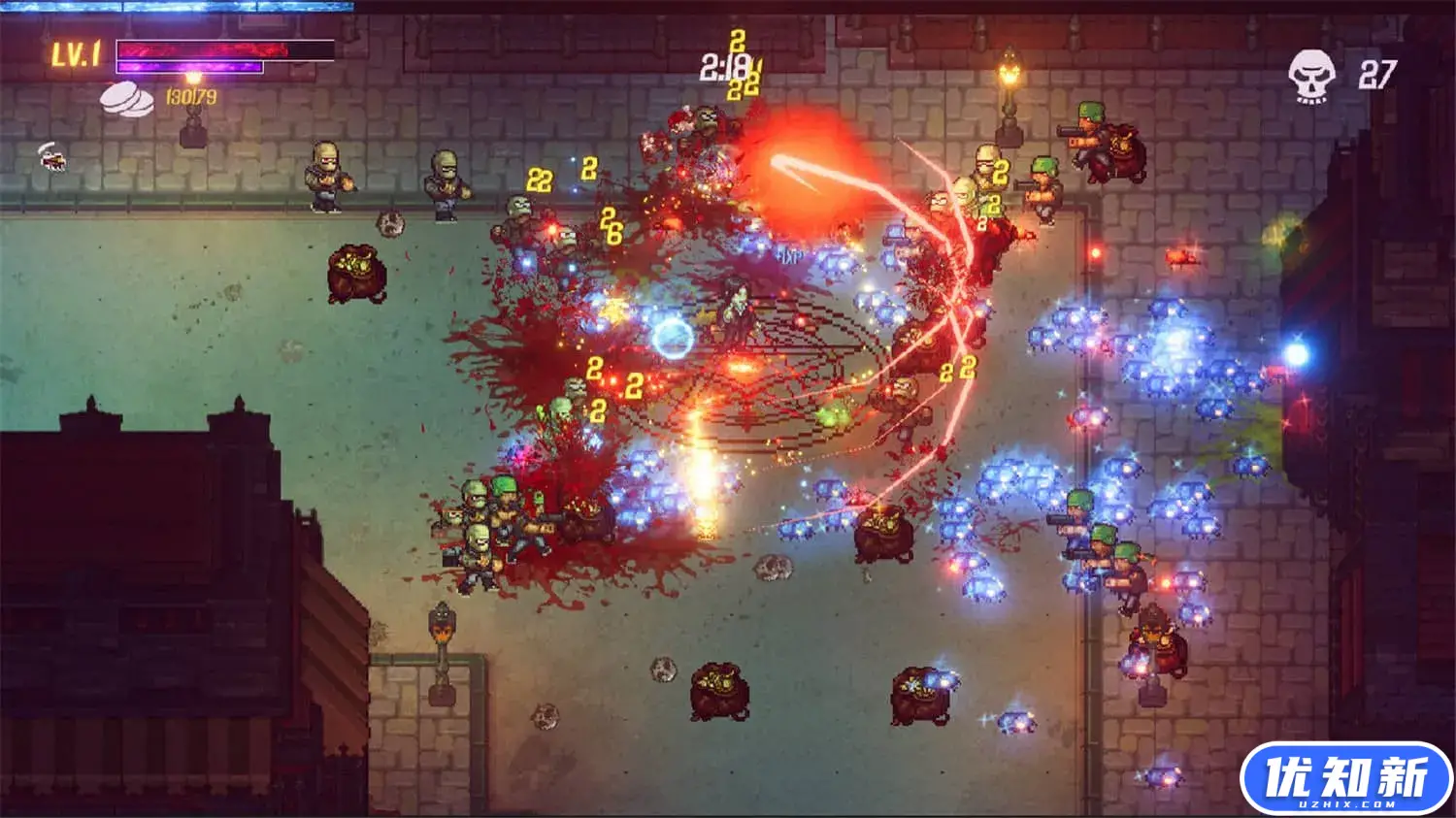Open the 优知新 watermark logo
Viewport: 1456px width, 818px height.
[1345, 778]
